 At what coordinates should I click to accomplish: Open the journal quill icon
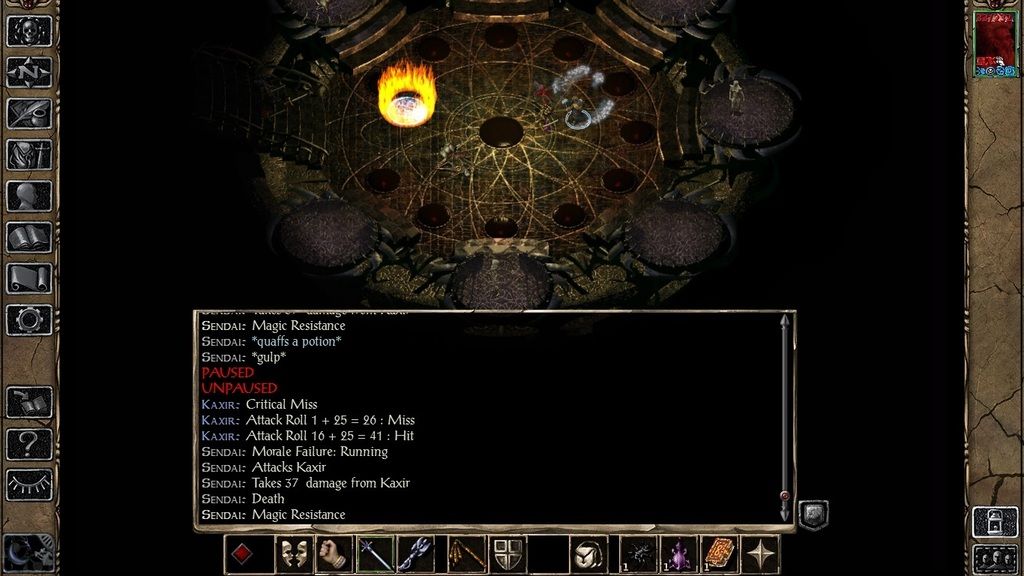click(x=29, y=113)
